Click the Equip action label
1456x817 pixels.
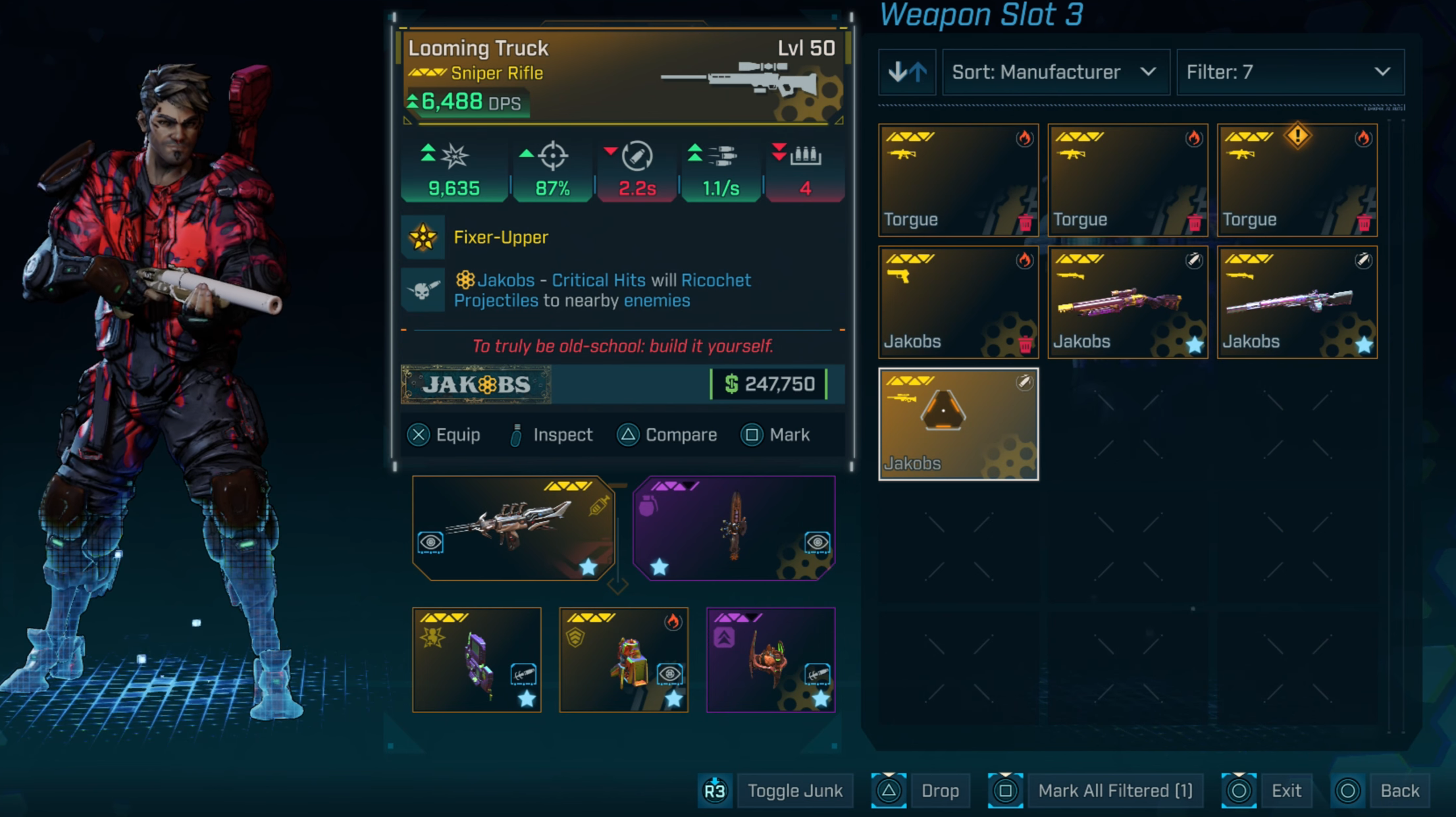click(x=457, y=435)
